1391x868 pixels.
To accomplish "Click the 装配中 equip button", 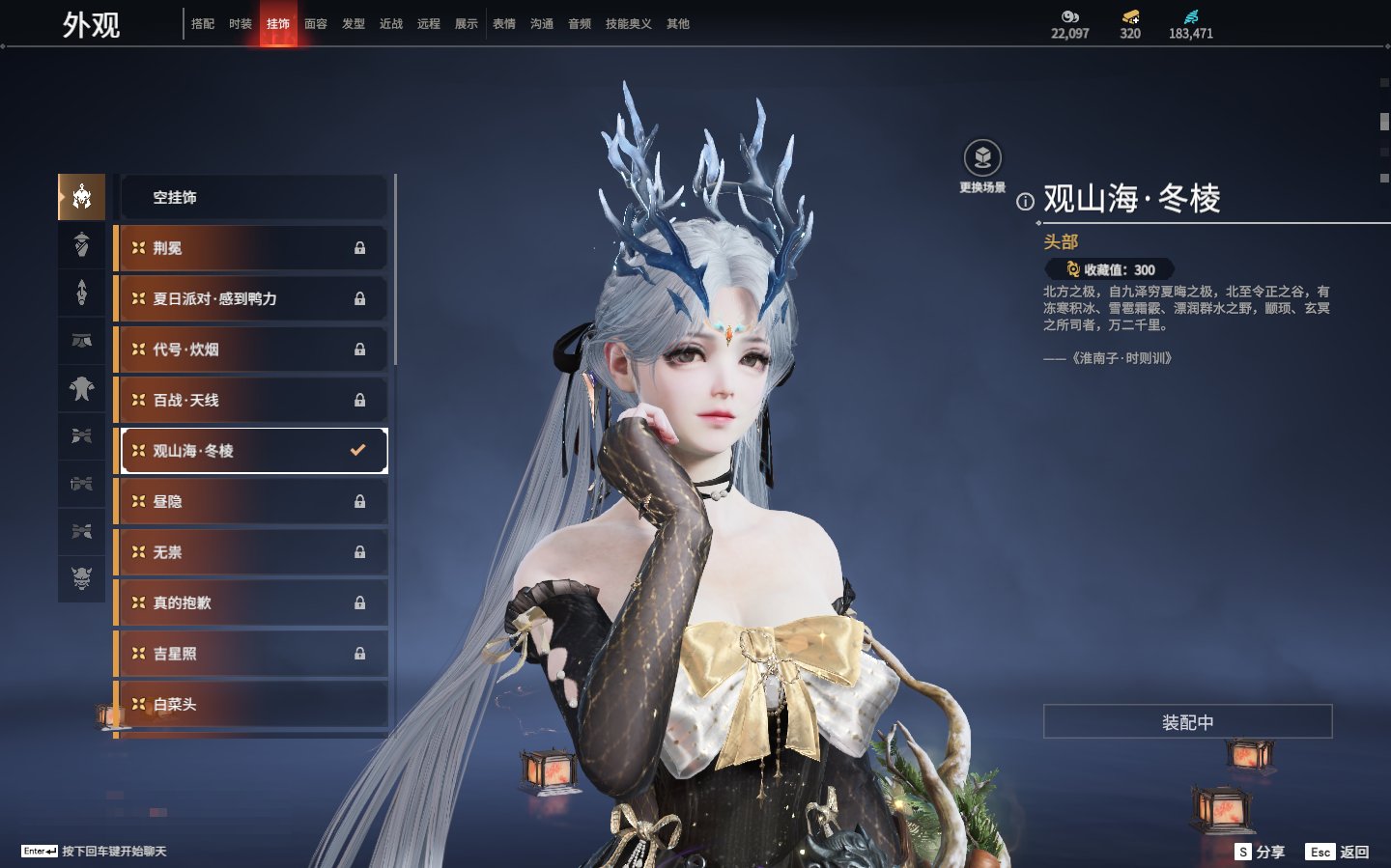I will point(1187,722).
